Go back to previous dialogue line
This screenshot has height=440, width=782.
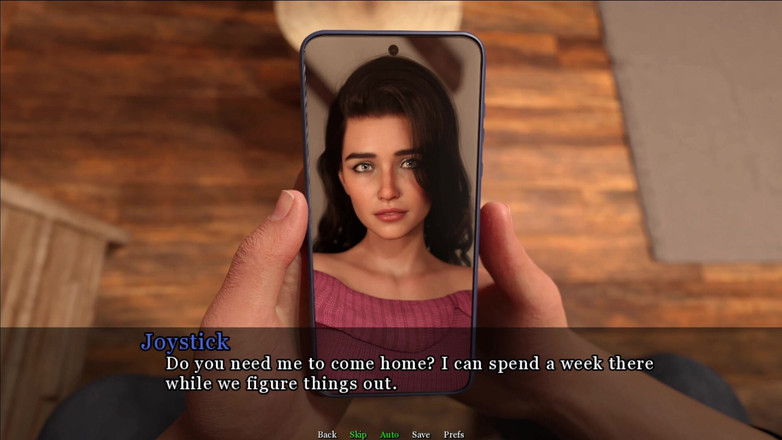click(327, 434)
